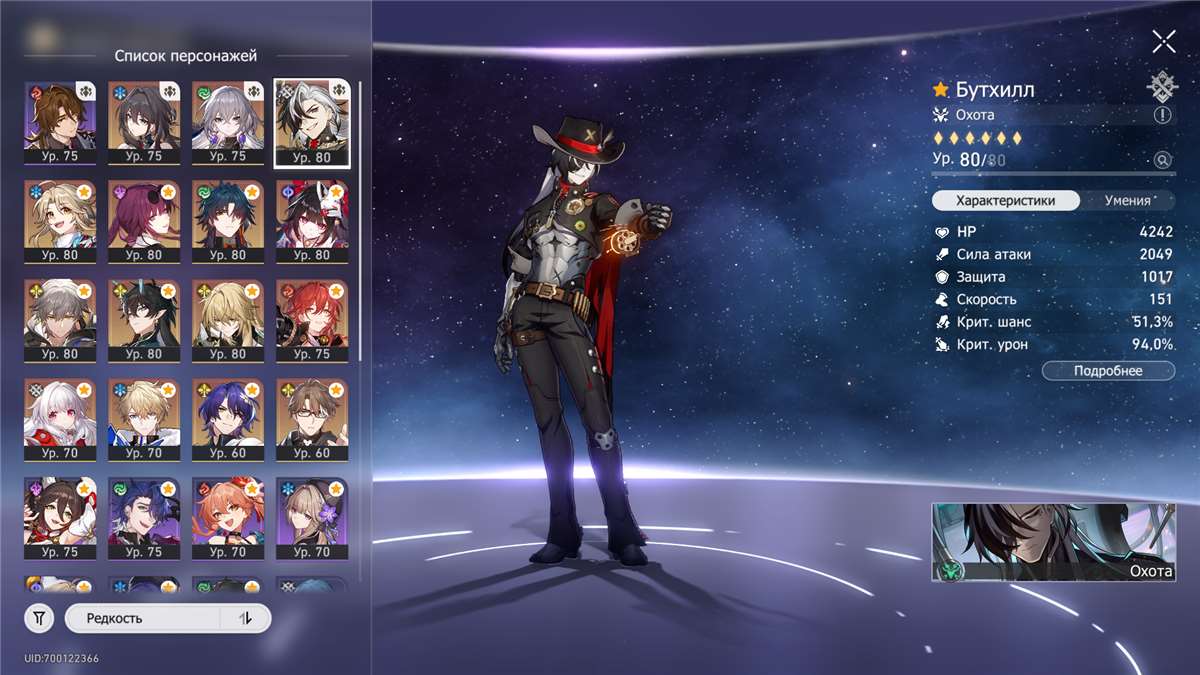
Task: Switch to the Умения tab
Action: coord(1127,200)
